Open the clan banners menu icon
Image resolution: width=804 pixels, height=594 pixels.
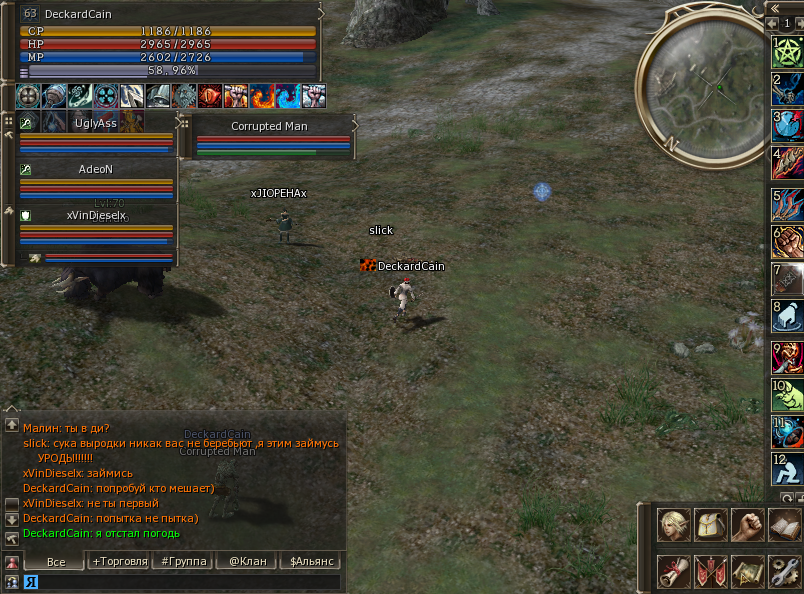click(x=709, y=571)
